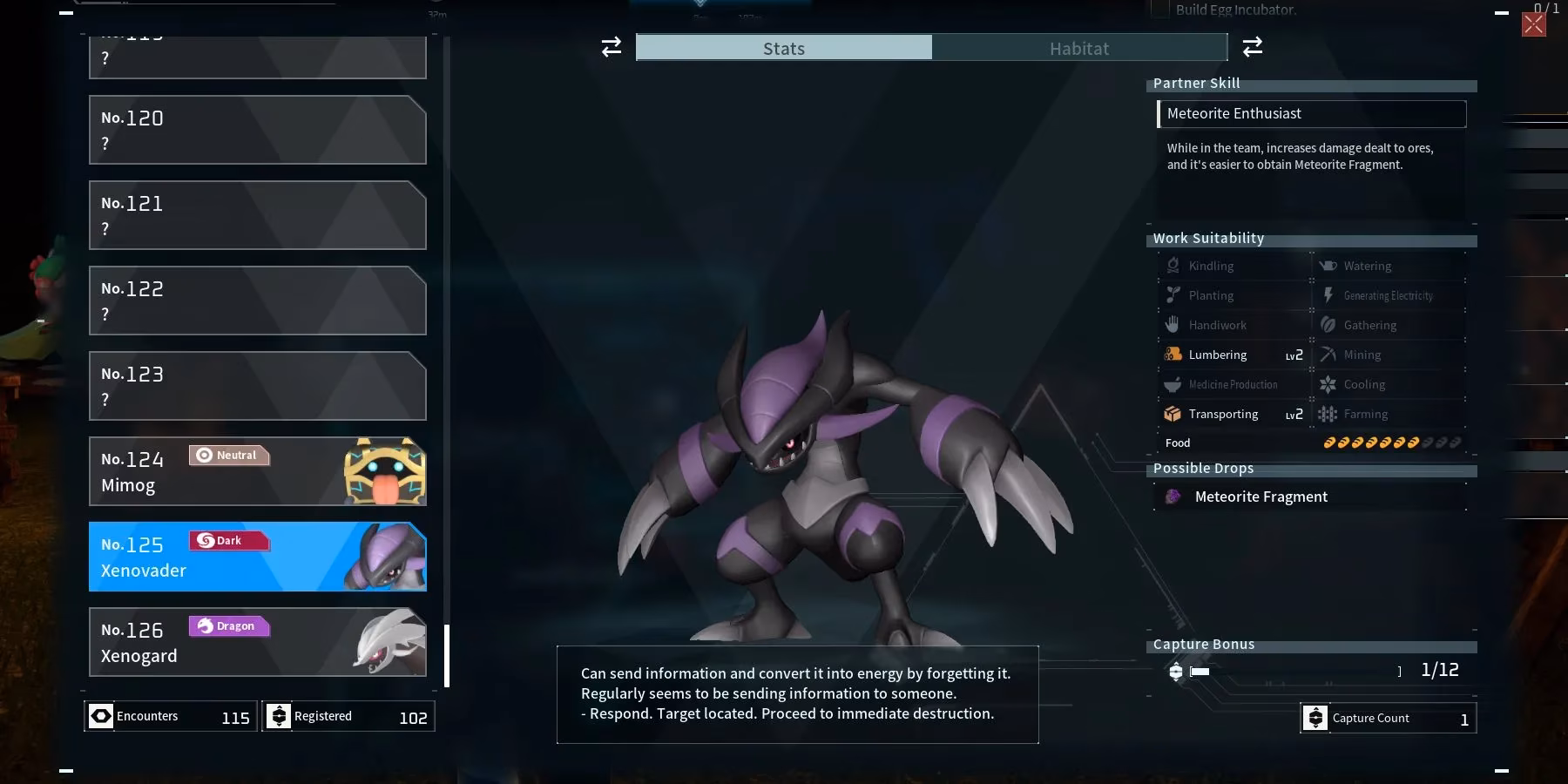
Task: Select the Planting work suitability icon
Action: 1174,295
